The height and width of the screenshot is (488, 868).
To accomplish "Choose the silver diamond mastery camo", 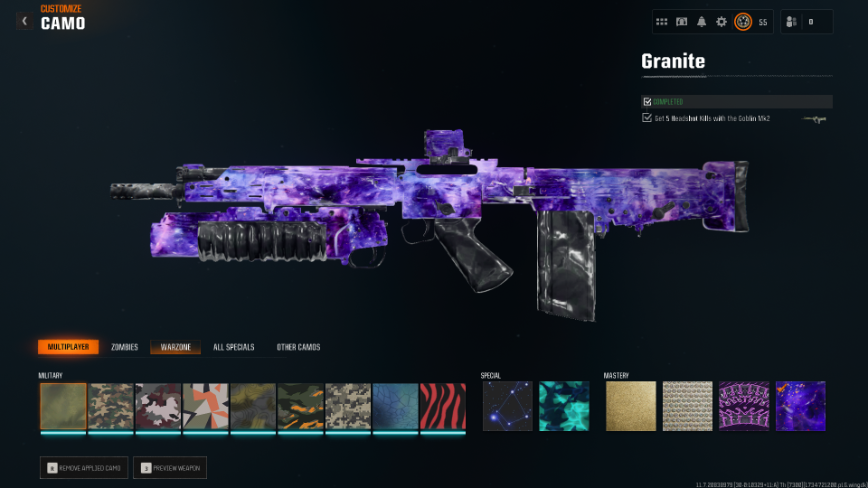I will tap(687, 406).
